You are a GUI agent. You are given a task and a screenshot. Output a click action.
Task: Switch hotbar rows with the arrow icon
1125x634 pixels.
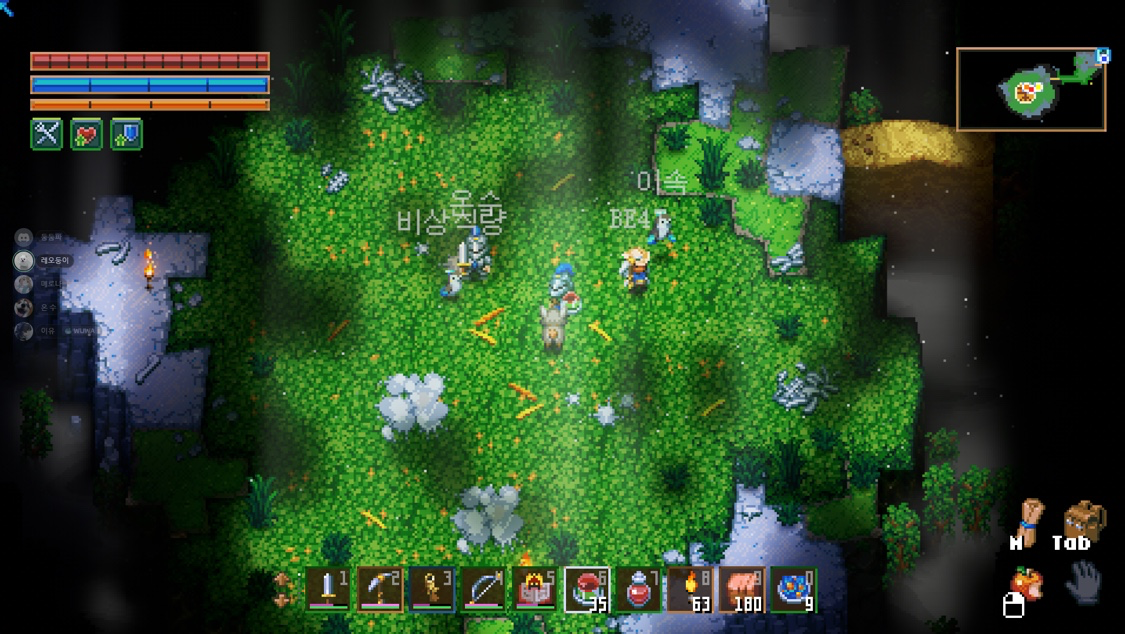coord(285,589)
